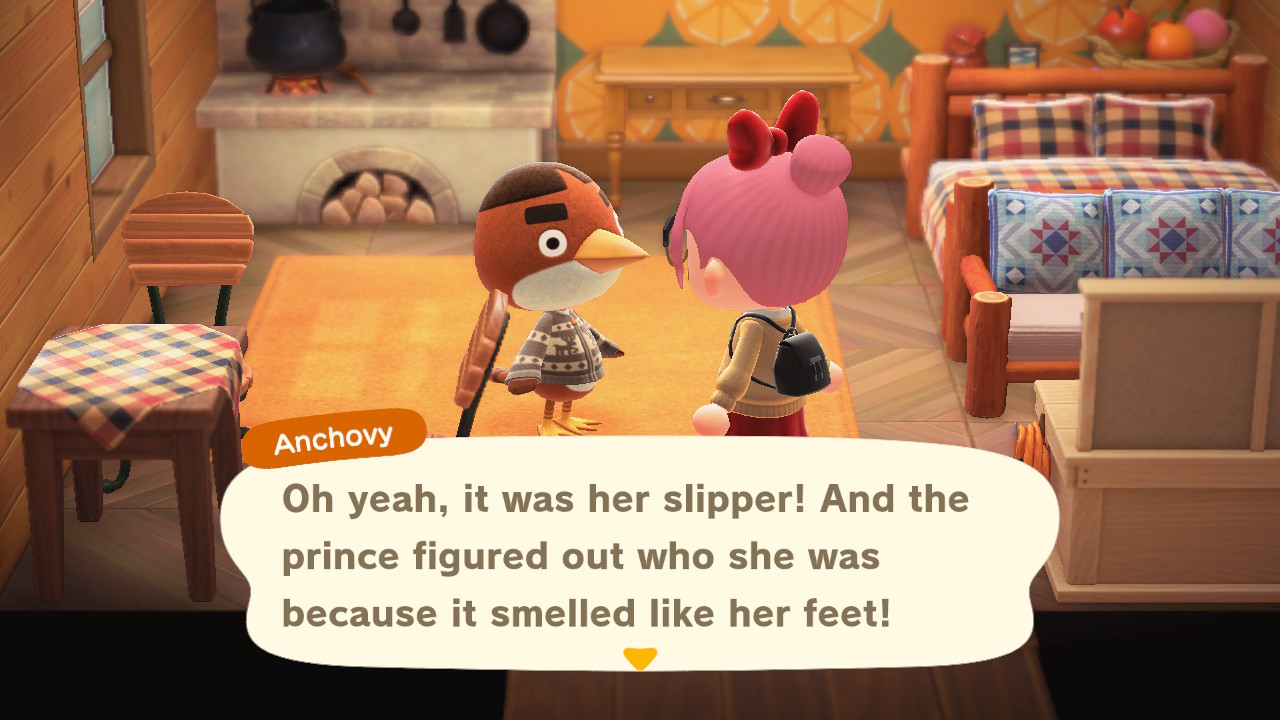Advance dialogue with the yellow arrow
The image size is (1280, 720).
(x=640, y=658)
